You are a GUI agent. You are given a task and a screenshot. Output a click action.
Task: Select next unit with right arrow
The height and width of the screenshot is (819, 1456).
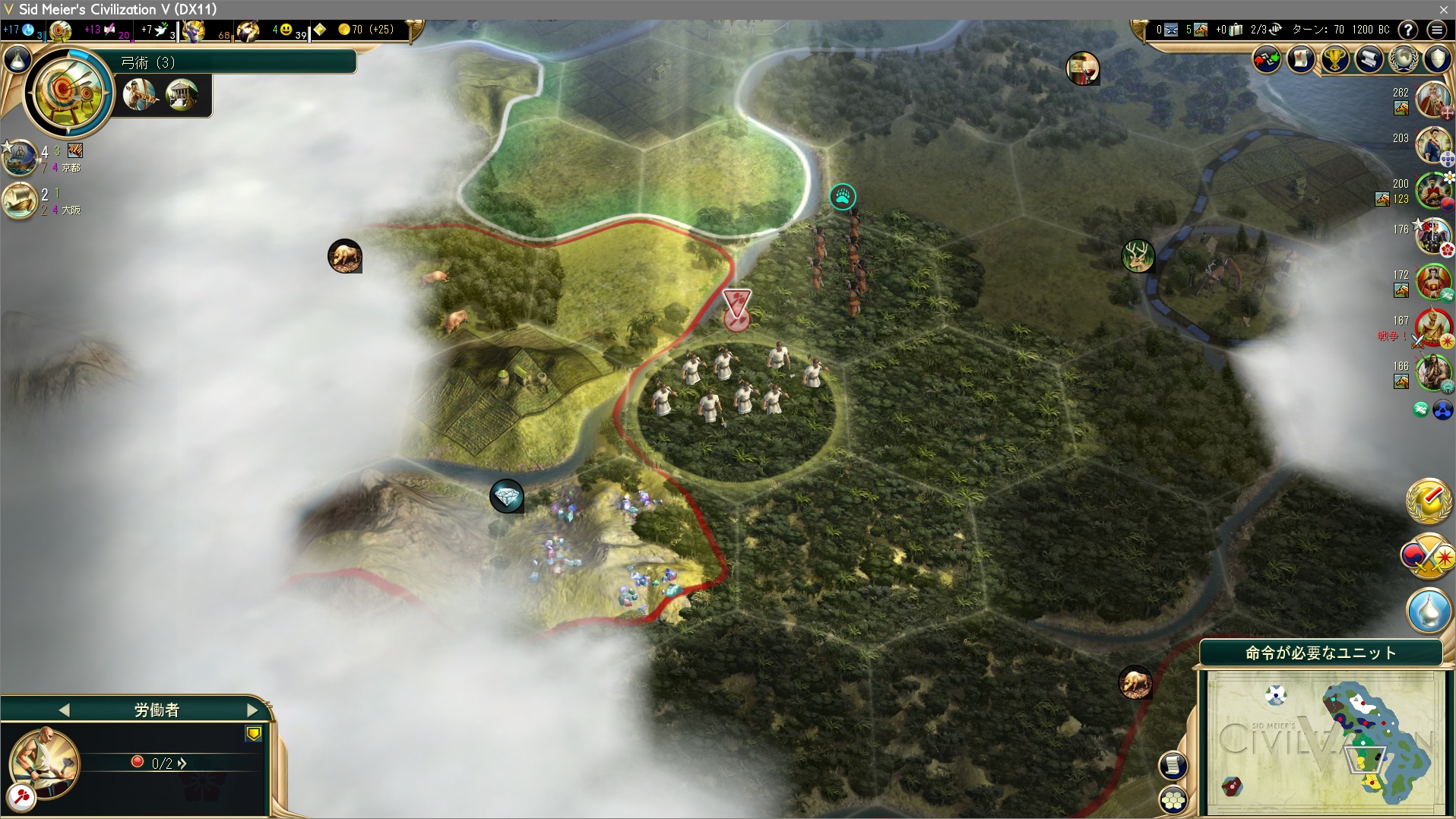252,710
